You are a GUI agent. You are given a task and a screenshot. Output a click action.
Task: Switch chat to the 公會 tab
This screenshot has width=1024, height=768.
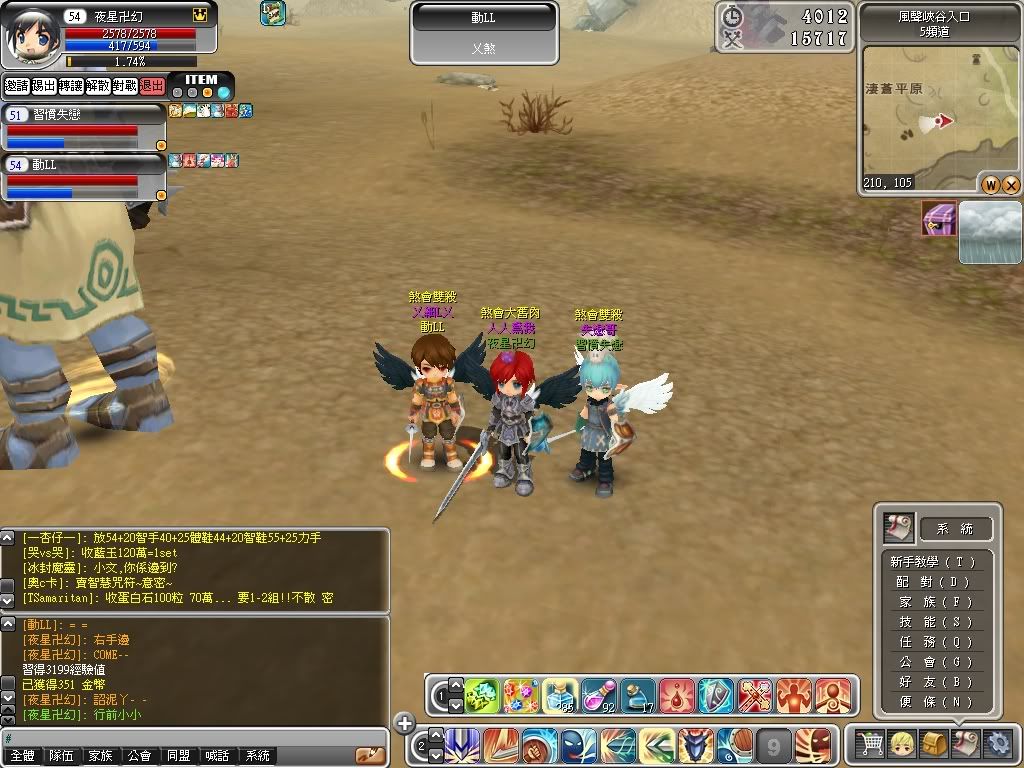138,756
